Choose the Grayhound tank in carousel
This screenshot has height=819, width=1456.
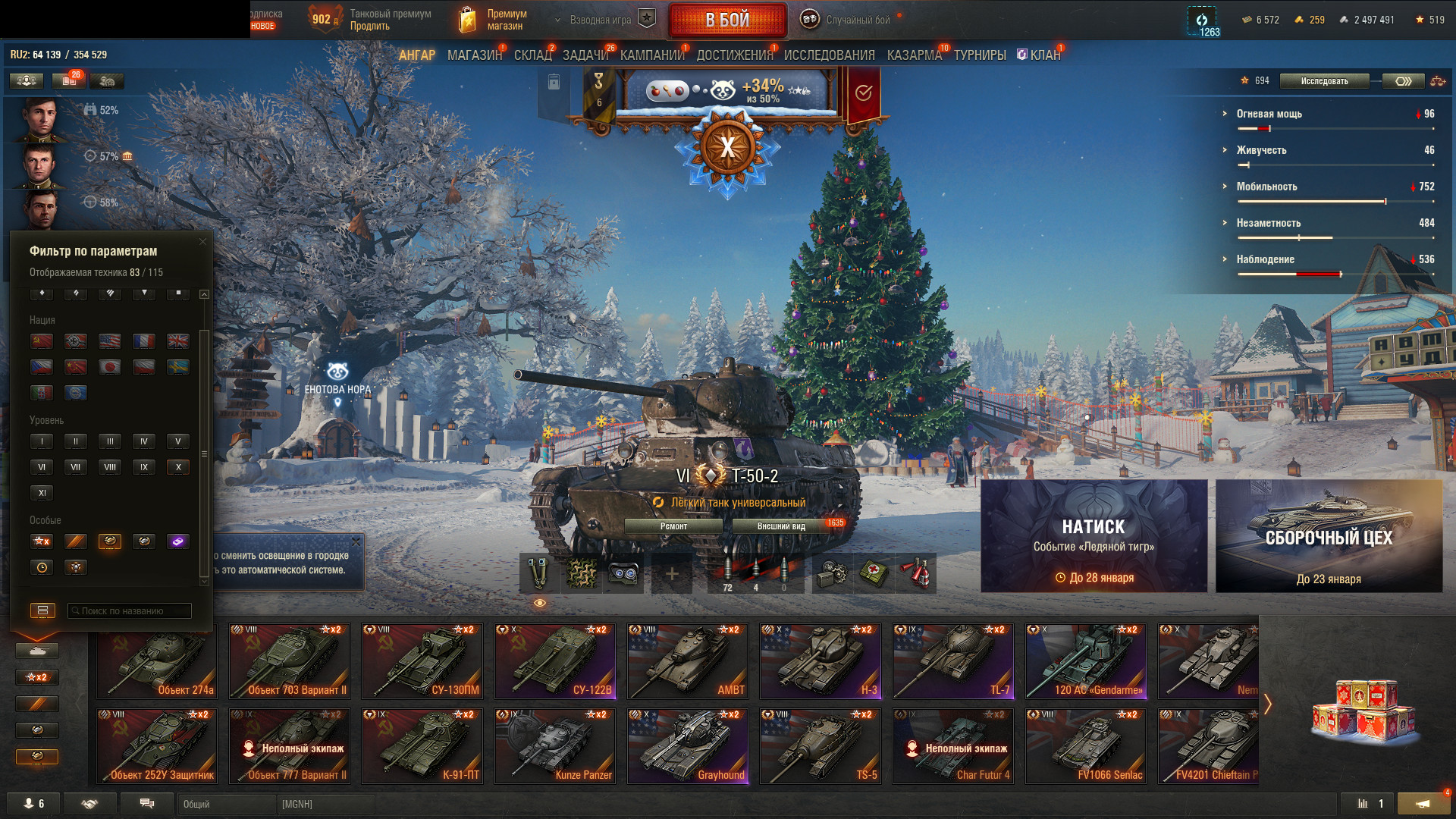click(x=688, y=745)
